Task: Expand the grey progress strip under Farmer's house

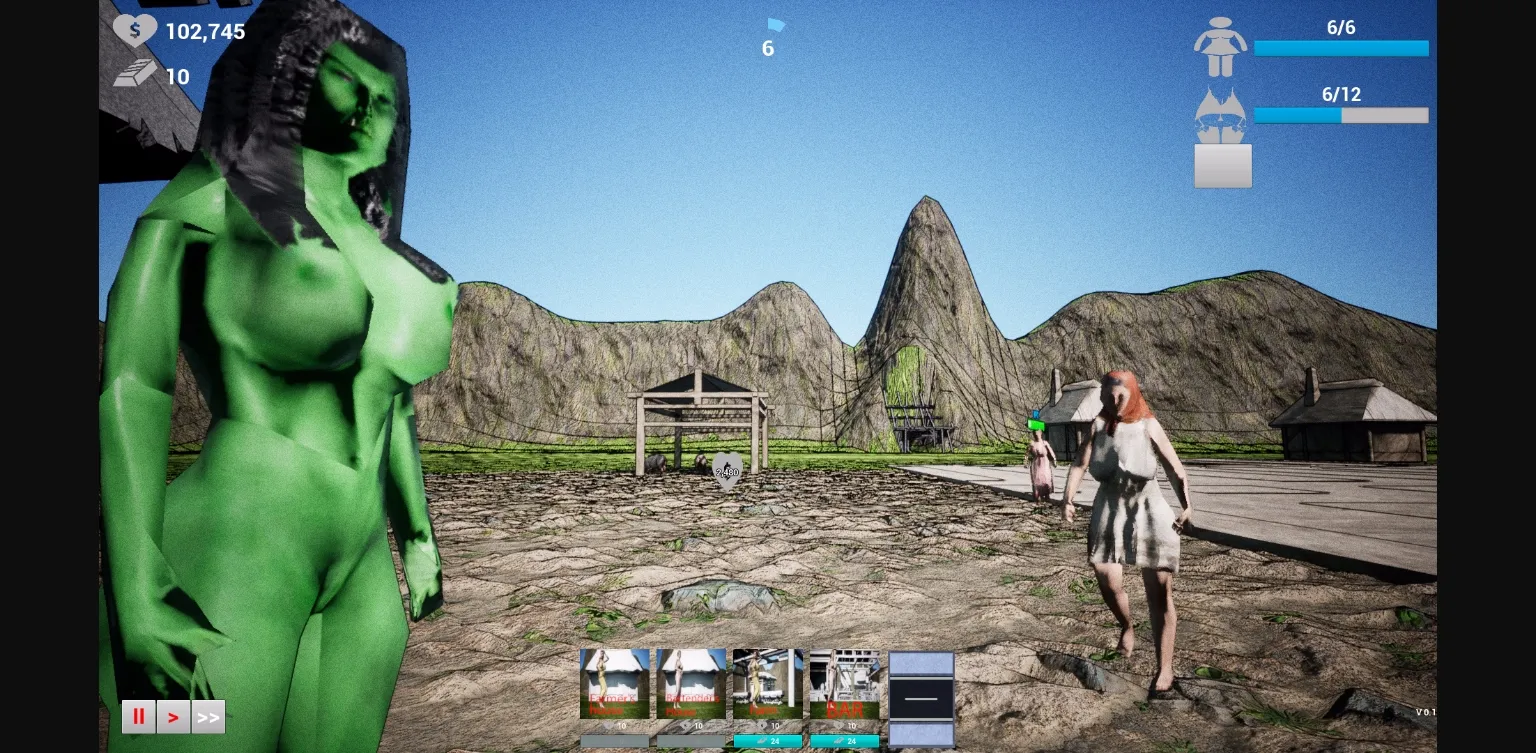Action: (x=614, y=740)
